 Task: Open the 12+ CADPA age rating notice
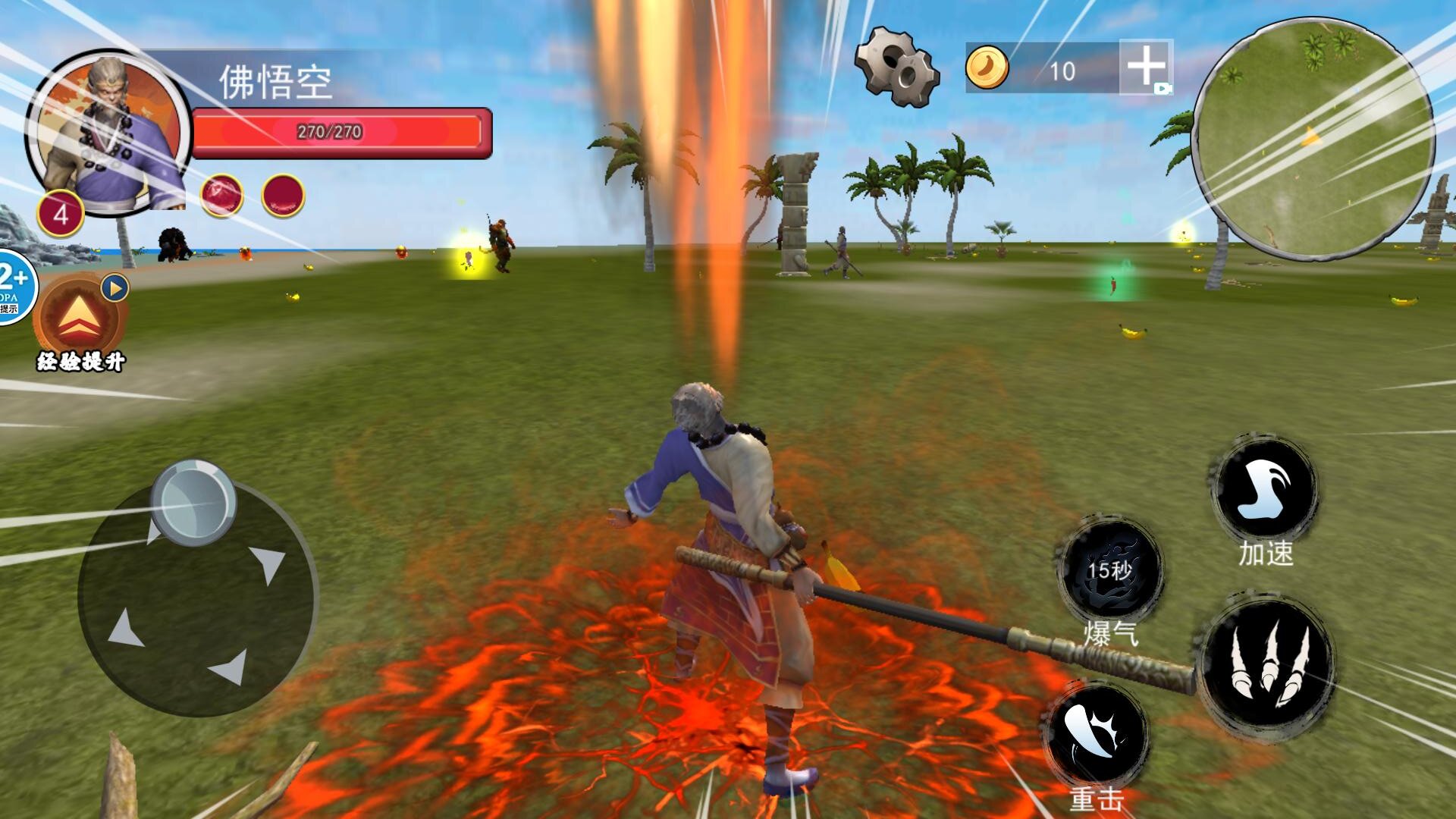click(x=14, y=287)
